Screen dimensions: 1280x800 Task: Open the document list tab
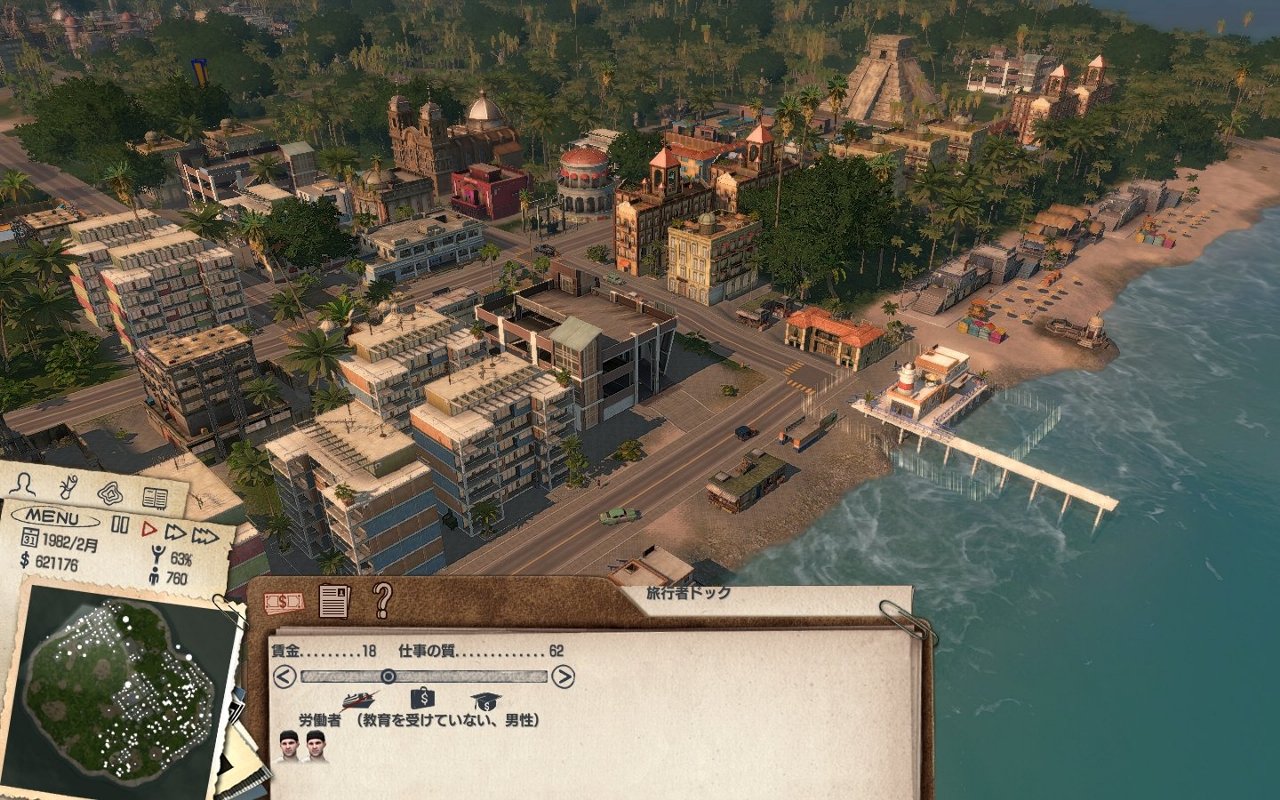[x=334, y=601]
